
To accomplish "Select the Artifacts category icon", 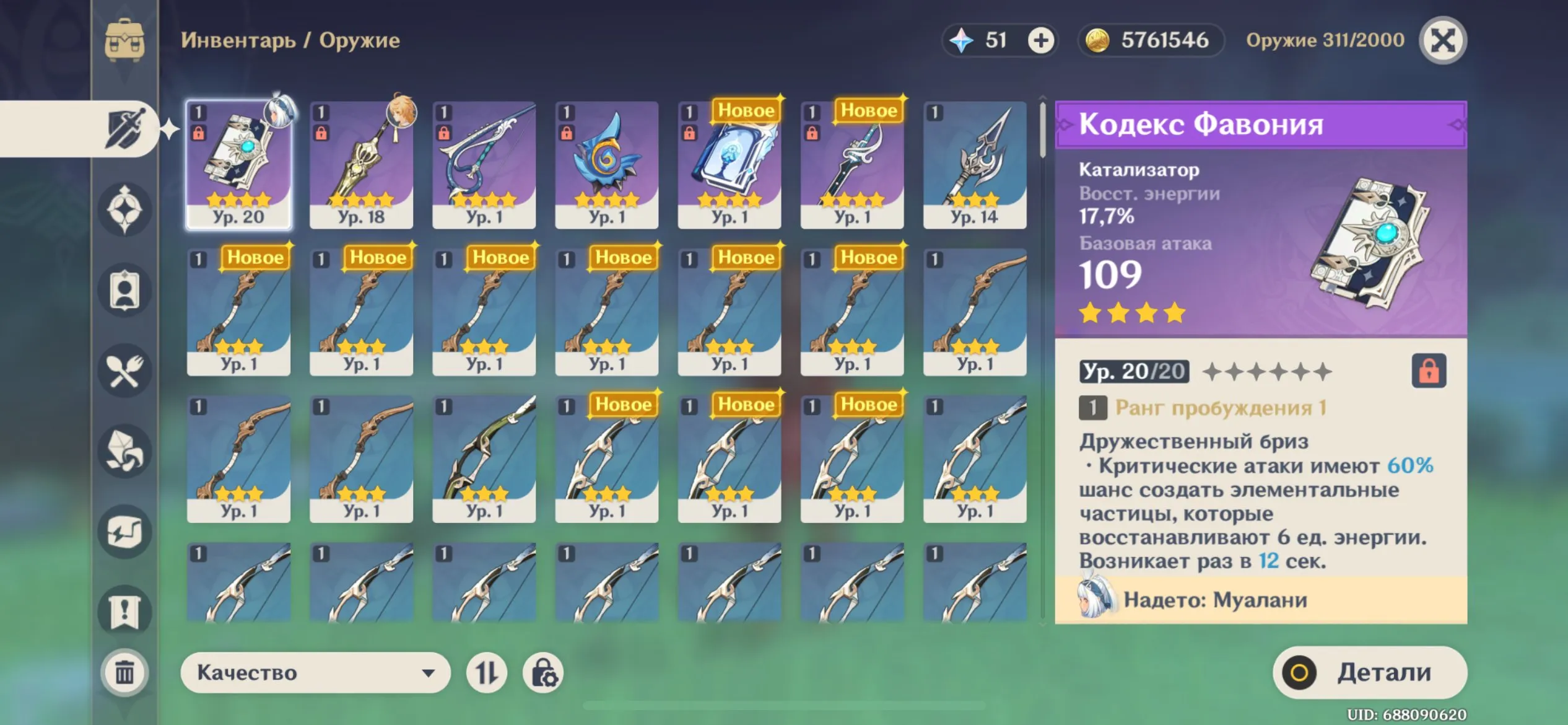I will pos(124,208).
